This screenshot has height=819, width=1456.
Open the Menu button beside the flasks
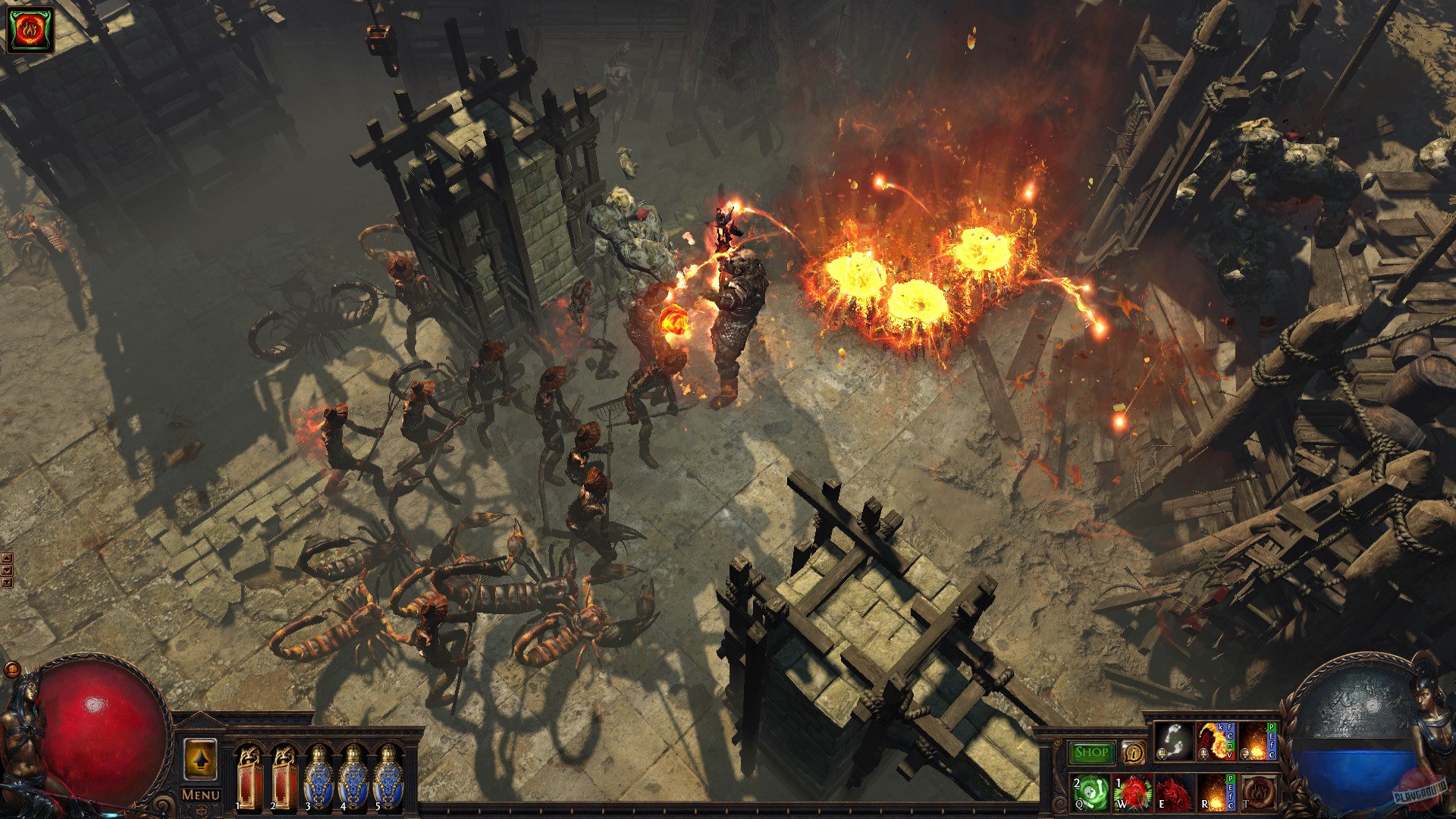pos(201,795)
